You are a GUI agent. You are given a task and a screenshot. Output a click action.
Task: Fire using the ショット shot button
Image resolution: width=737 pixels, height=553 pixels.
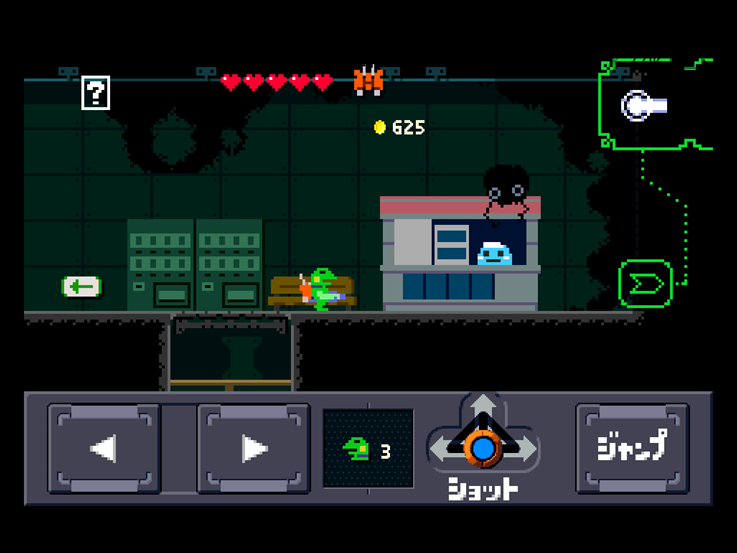pos(483,448)
